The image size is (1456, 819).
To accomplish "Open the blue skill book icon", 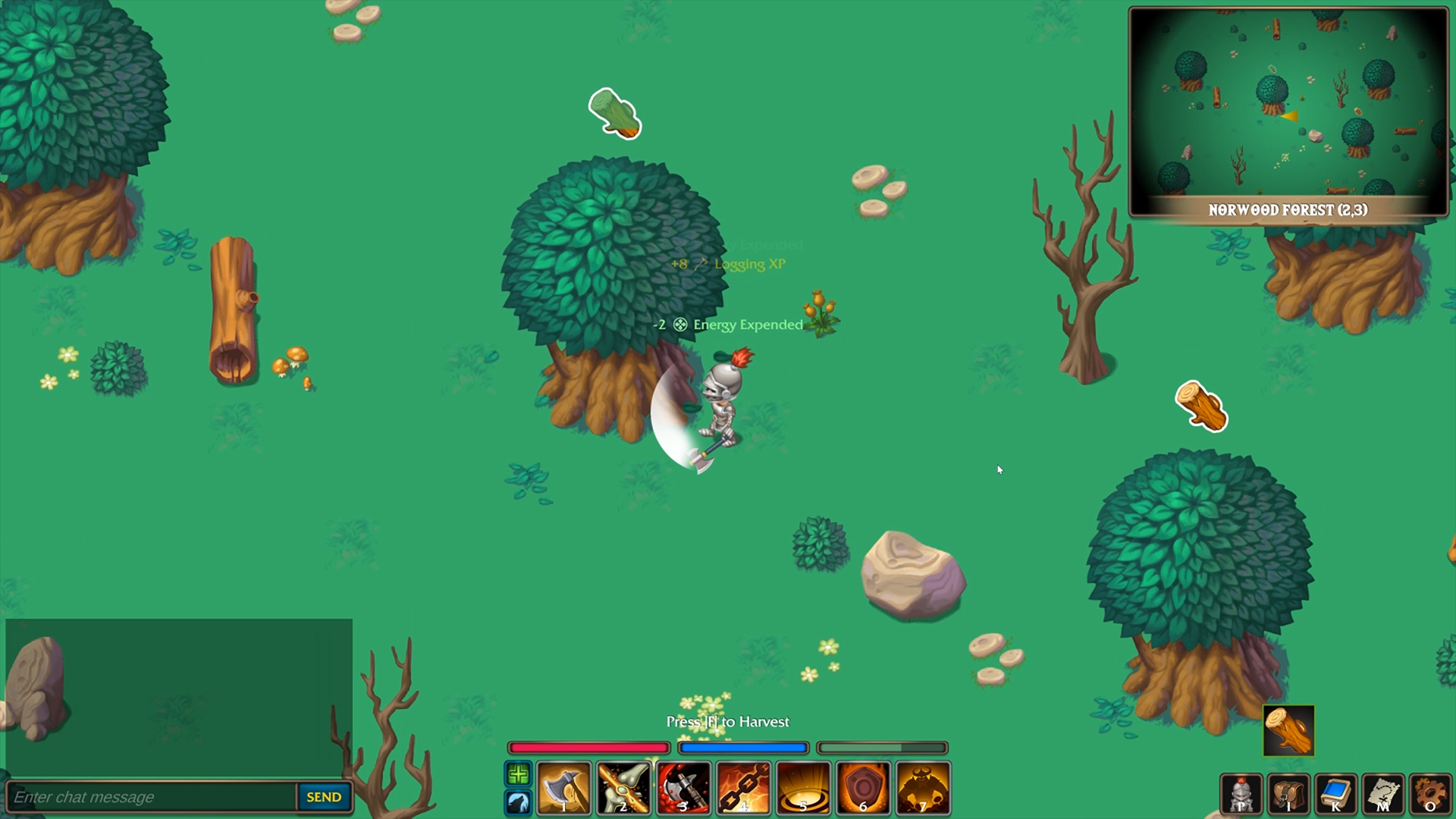I will coord(1334,795).
